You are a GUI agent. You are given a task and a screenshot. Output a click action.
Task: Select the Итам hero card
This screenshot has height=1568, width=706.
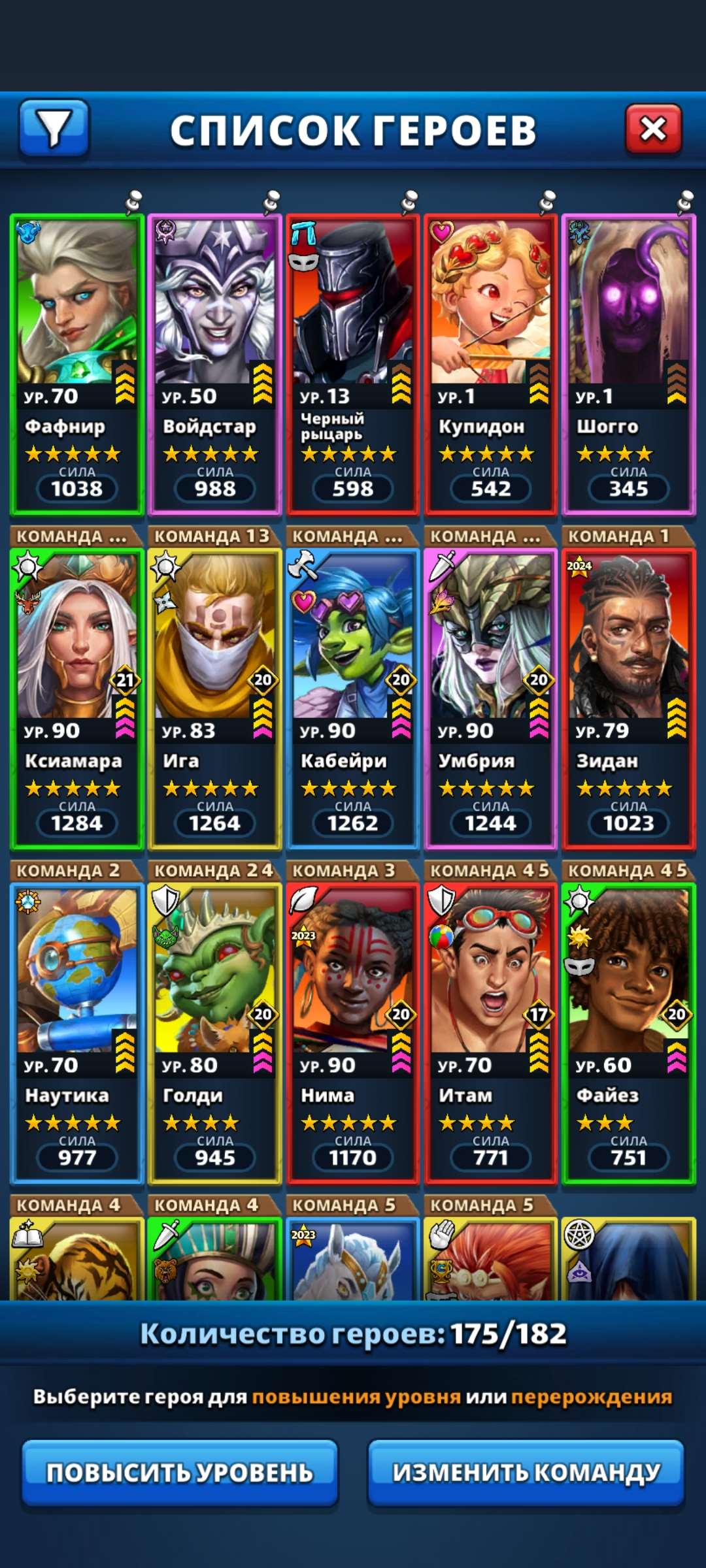[x=491, y=1034]
